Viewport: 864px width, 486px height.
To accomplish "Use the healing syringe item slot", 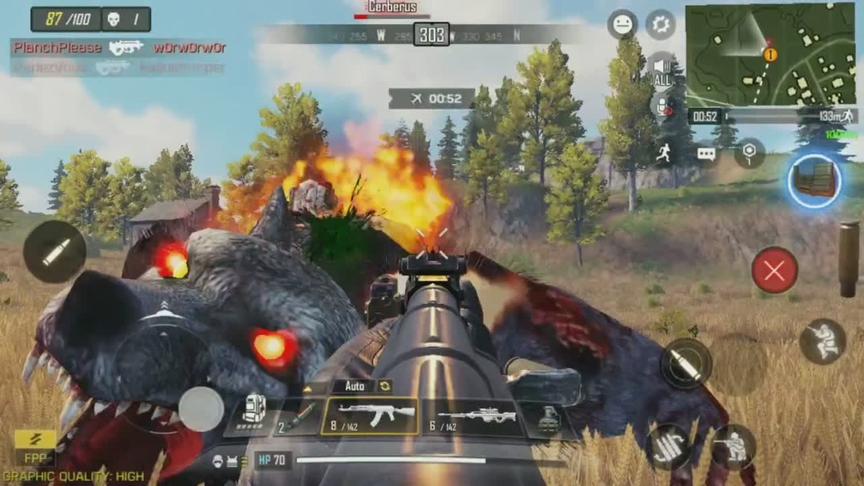I will 299,416.
